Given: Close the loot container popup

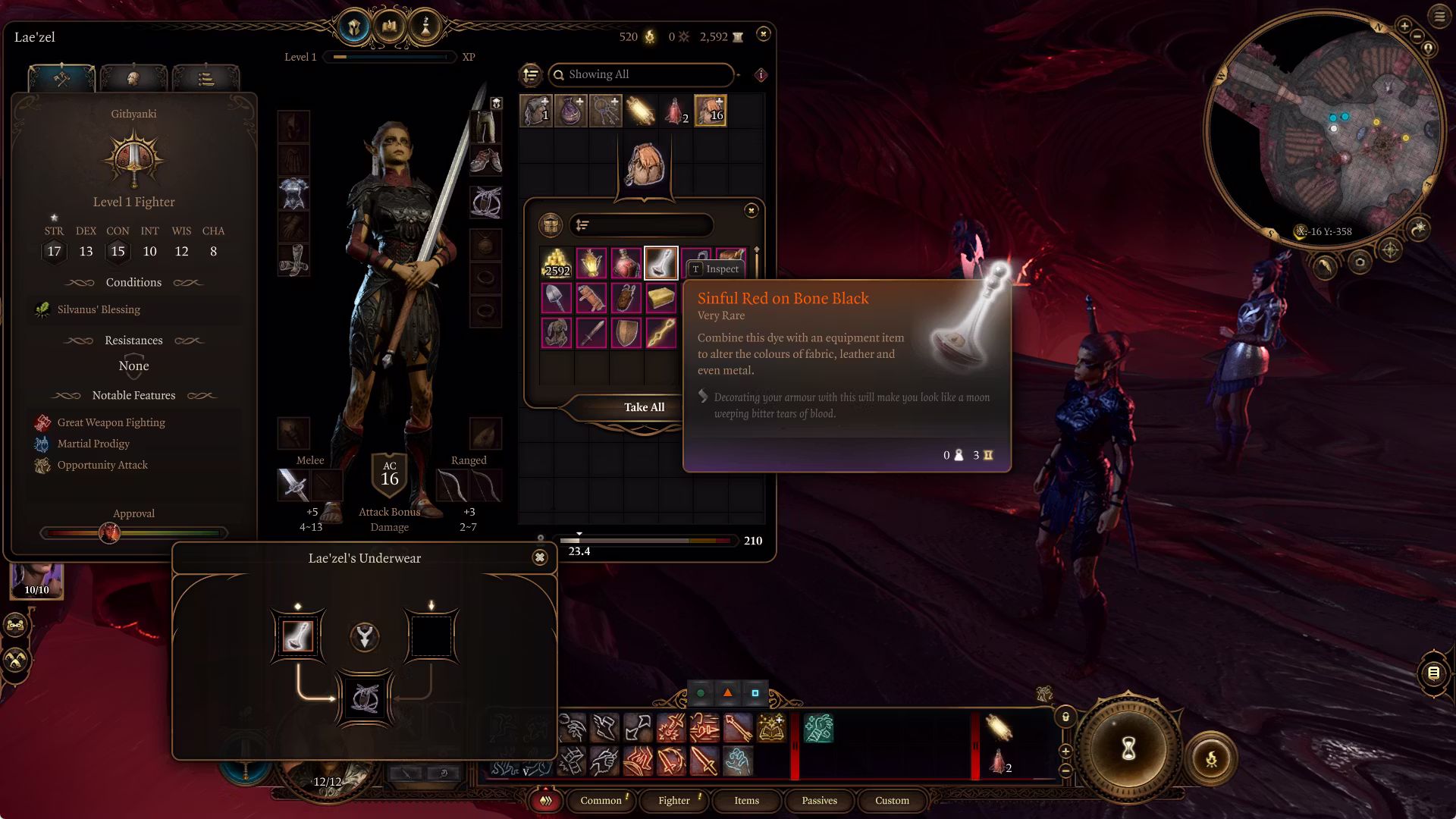Looking at the screenshot, I should coord(751,210).
